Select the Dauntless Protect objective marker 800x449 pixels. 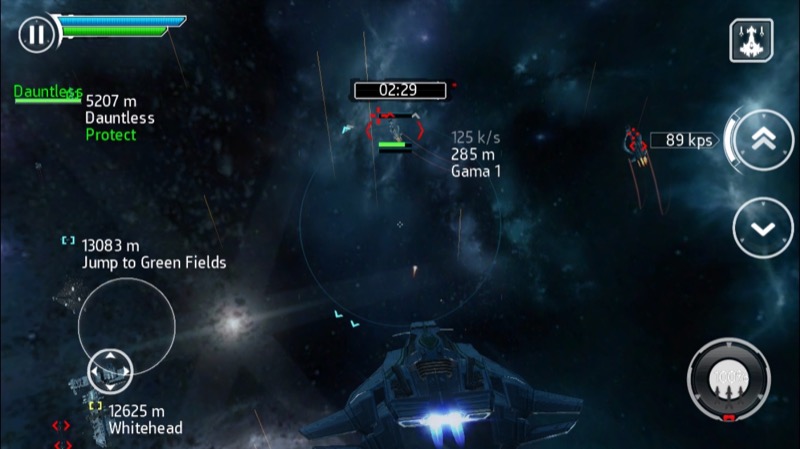(x=47, y=93)
